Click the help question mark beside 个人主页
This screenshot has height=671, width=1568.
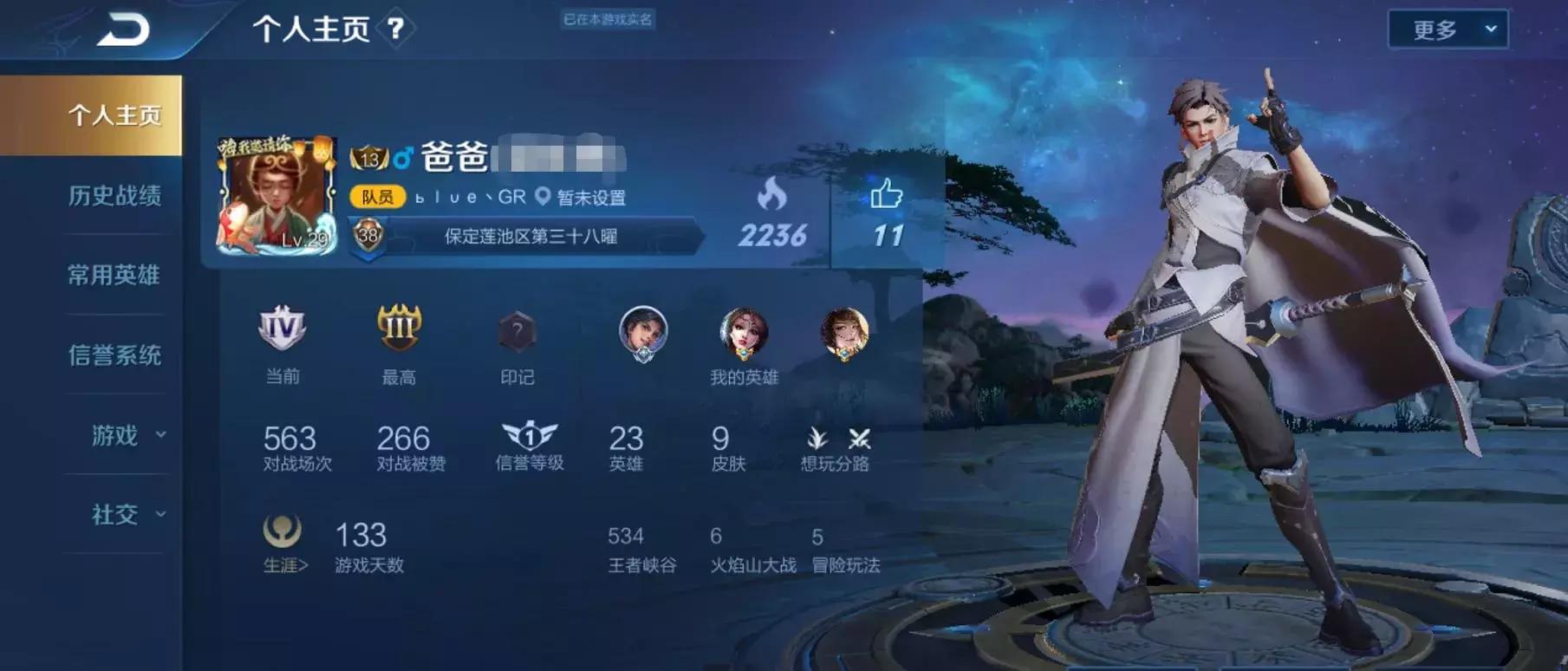[397, 28]
